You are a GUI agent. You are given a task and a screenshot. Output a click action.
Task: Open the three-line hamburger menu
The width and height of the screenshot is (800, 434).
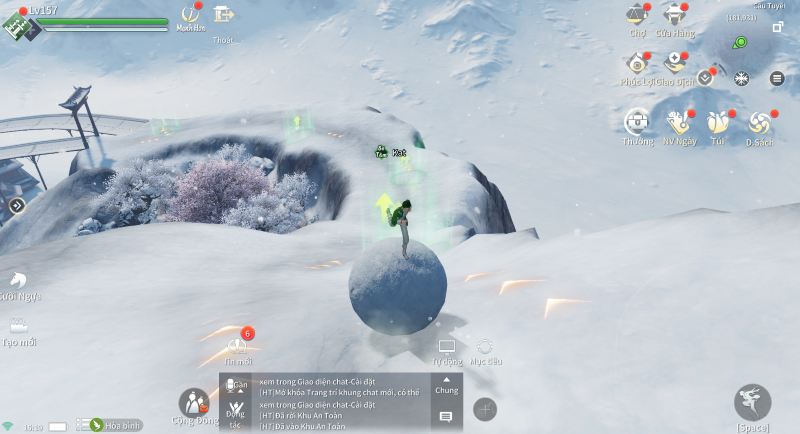point(777,78)
